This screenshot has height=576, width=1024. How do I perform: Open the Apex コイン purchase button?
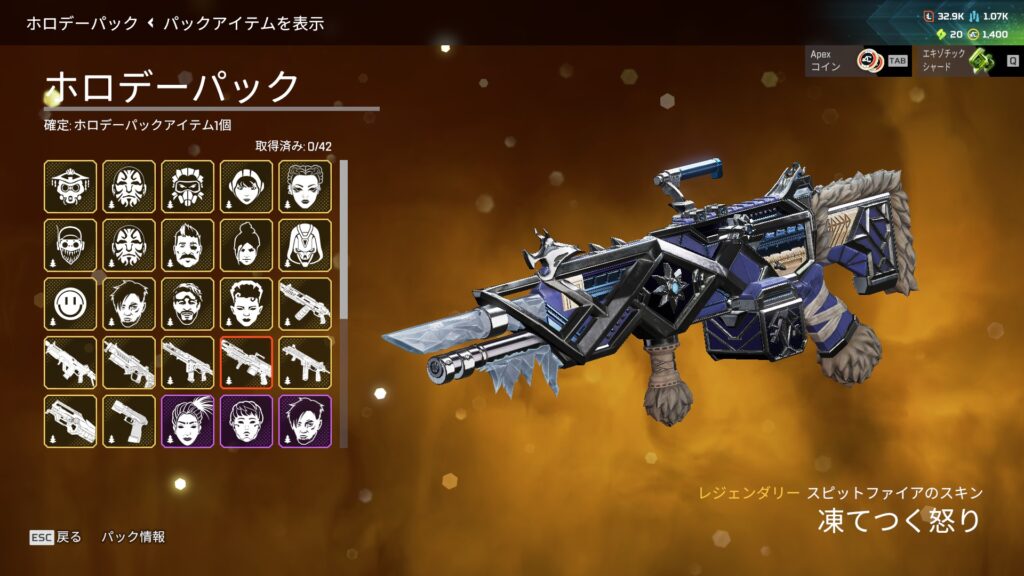tap(845, 61)
